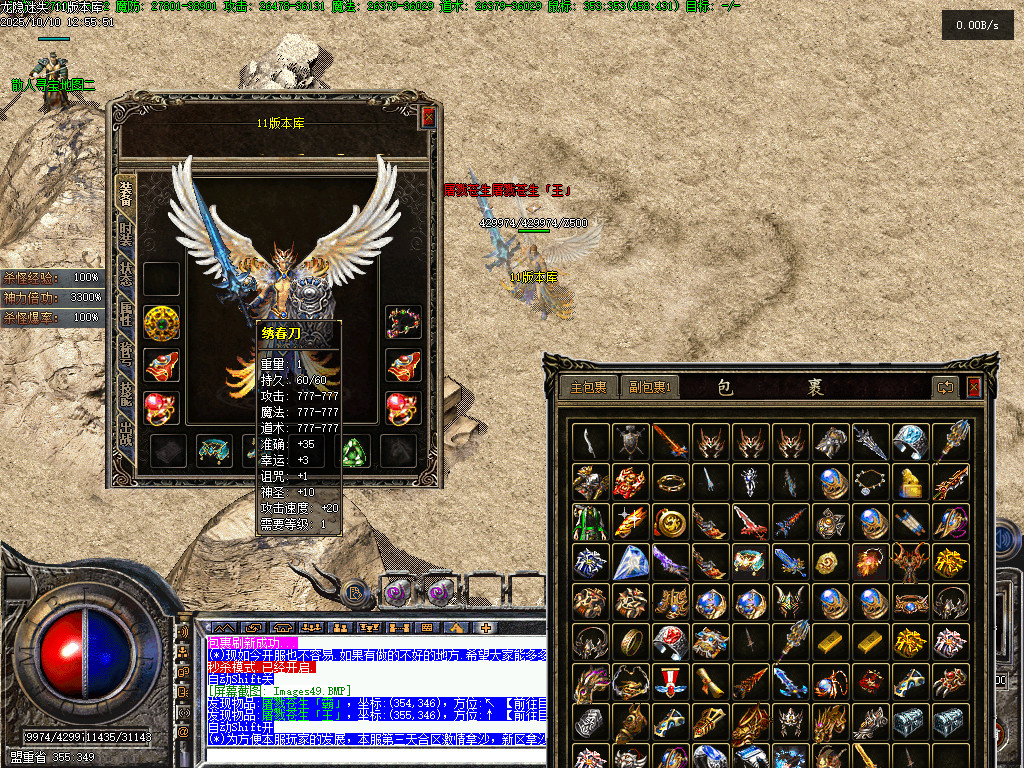
Task: Click the round scroll icon above chat
Action: click(355, 593)
